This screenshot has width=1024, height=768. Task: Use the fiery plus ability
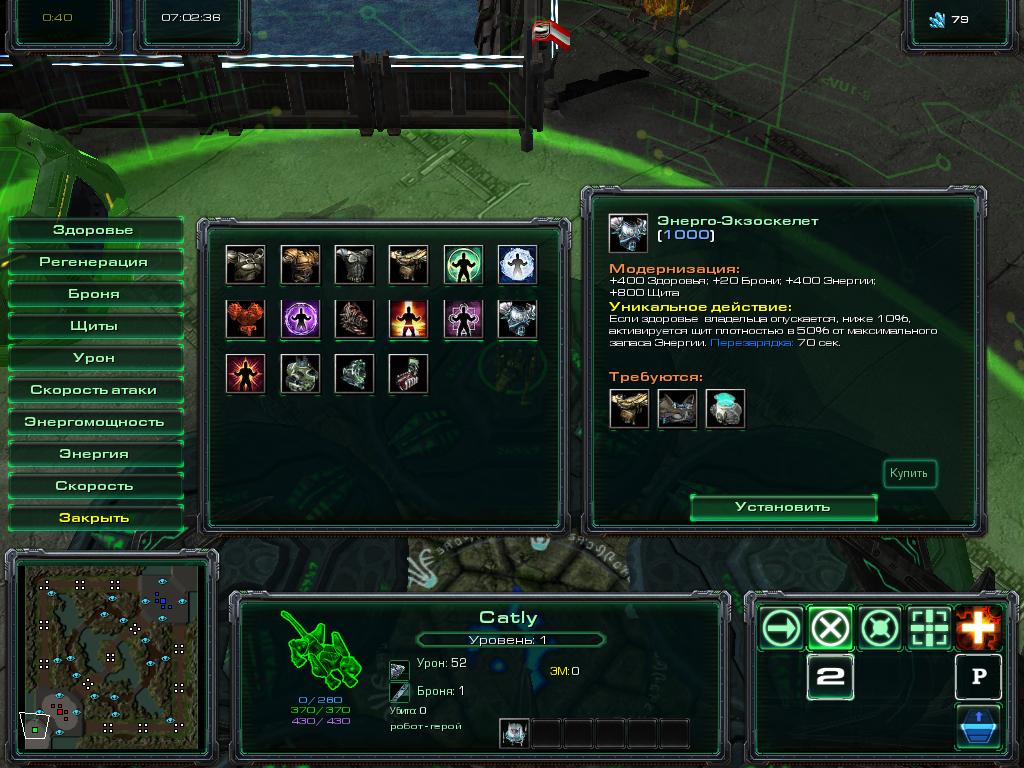978,628
